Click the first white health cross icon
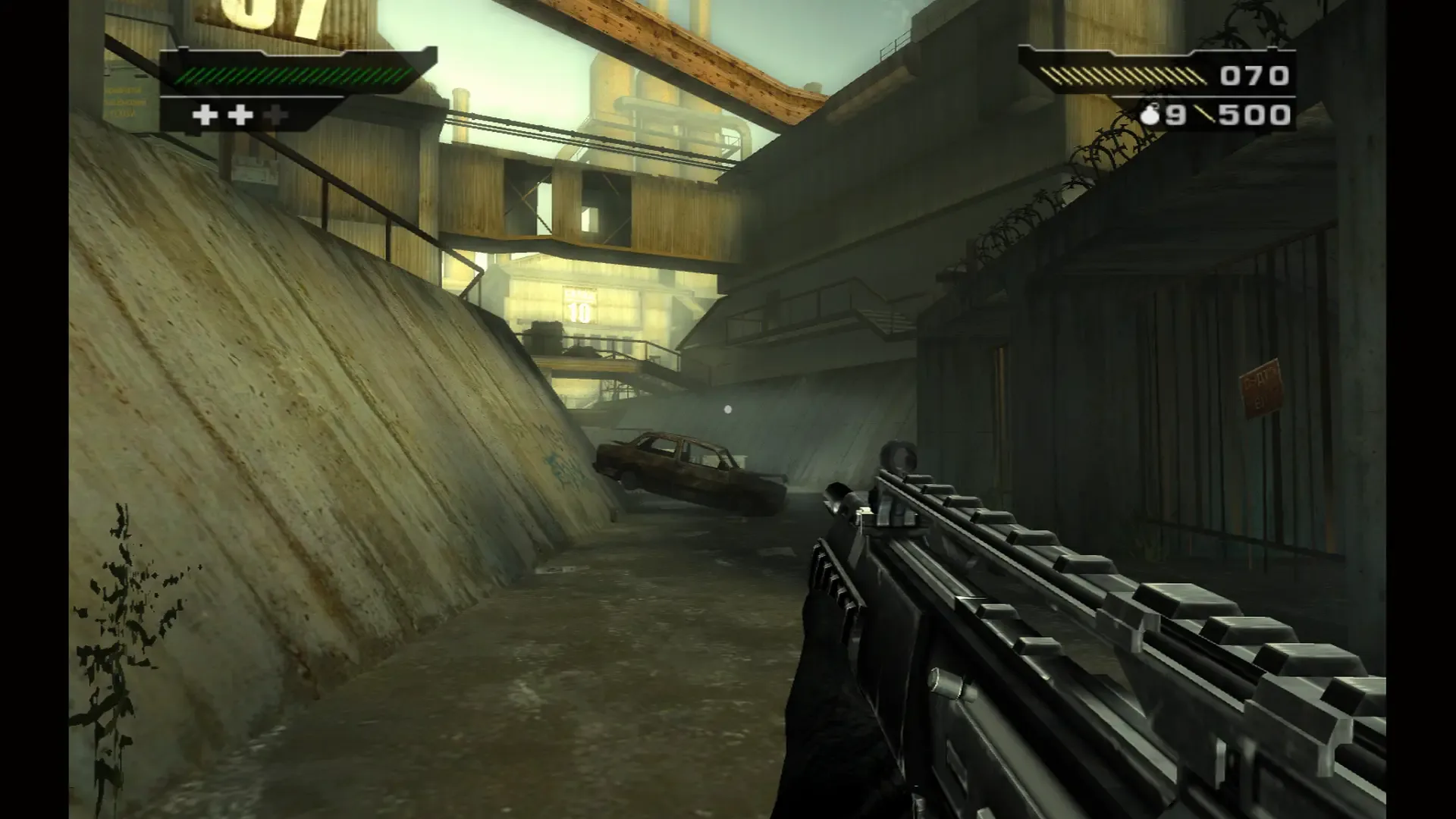This screenshot has height=819, width=1456. click(x=205, y=116)
